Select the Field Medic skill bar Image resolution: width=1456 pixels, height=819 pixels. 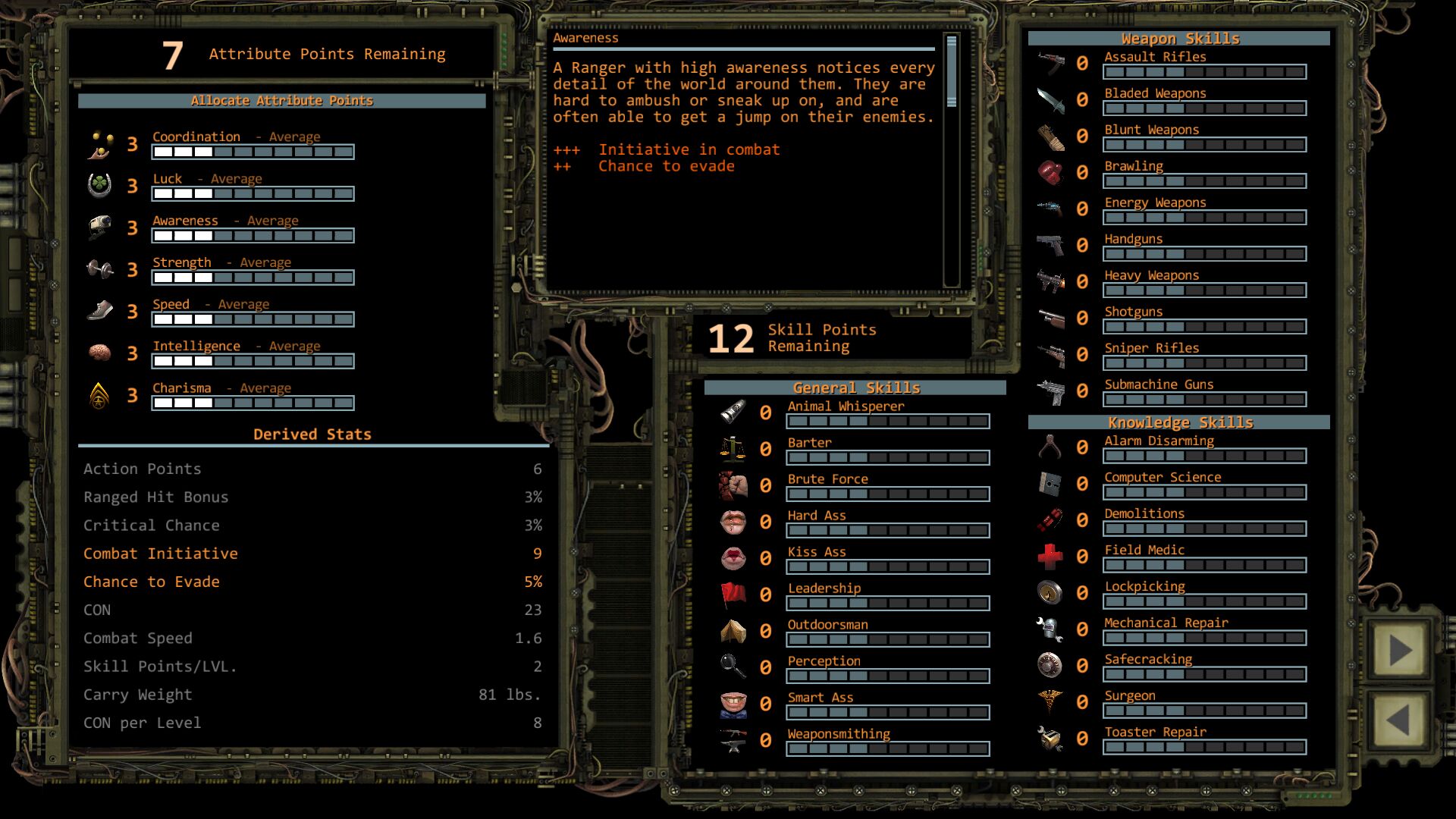click(x=1204, y=565)
